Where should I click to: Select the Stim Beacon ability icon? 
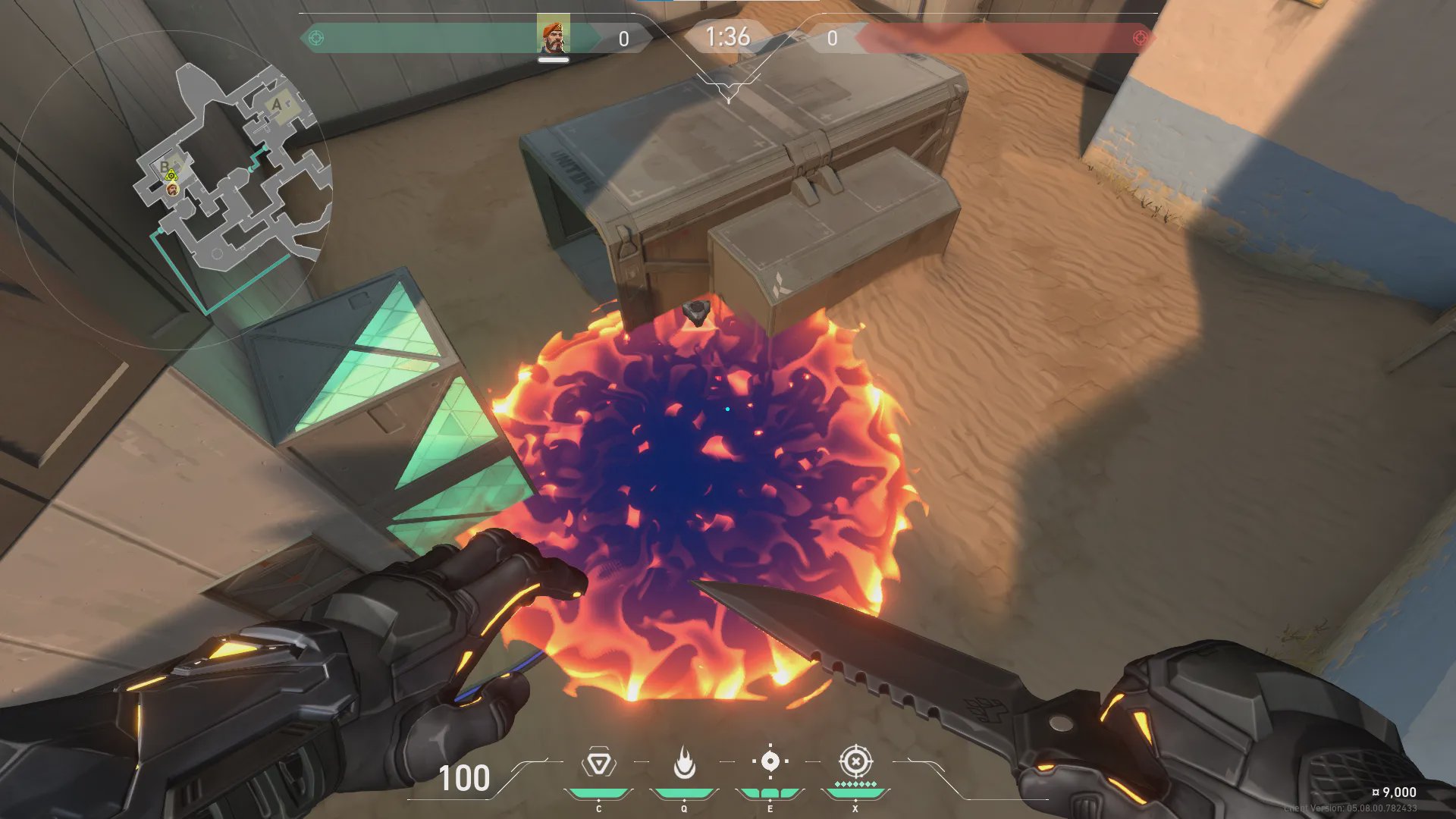tap(598, 763)
